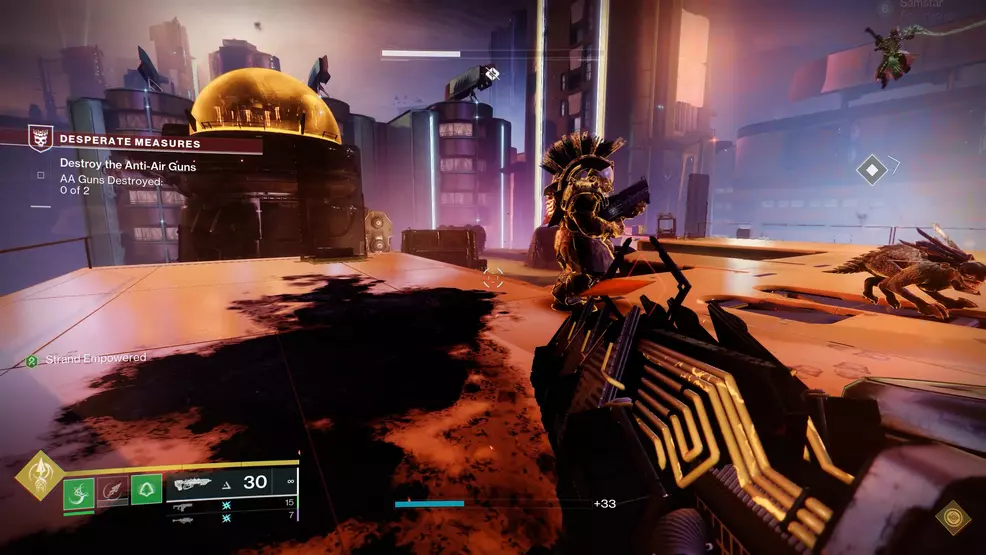Image resolution: width=986 pixels, height=555 pixels.
Task: Click the gold emblem icon in bottom-right corner
Action: [953, 517]
